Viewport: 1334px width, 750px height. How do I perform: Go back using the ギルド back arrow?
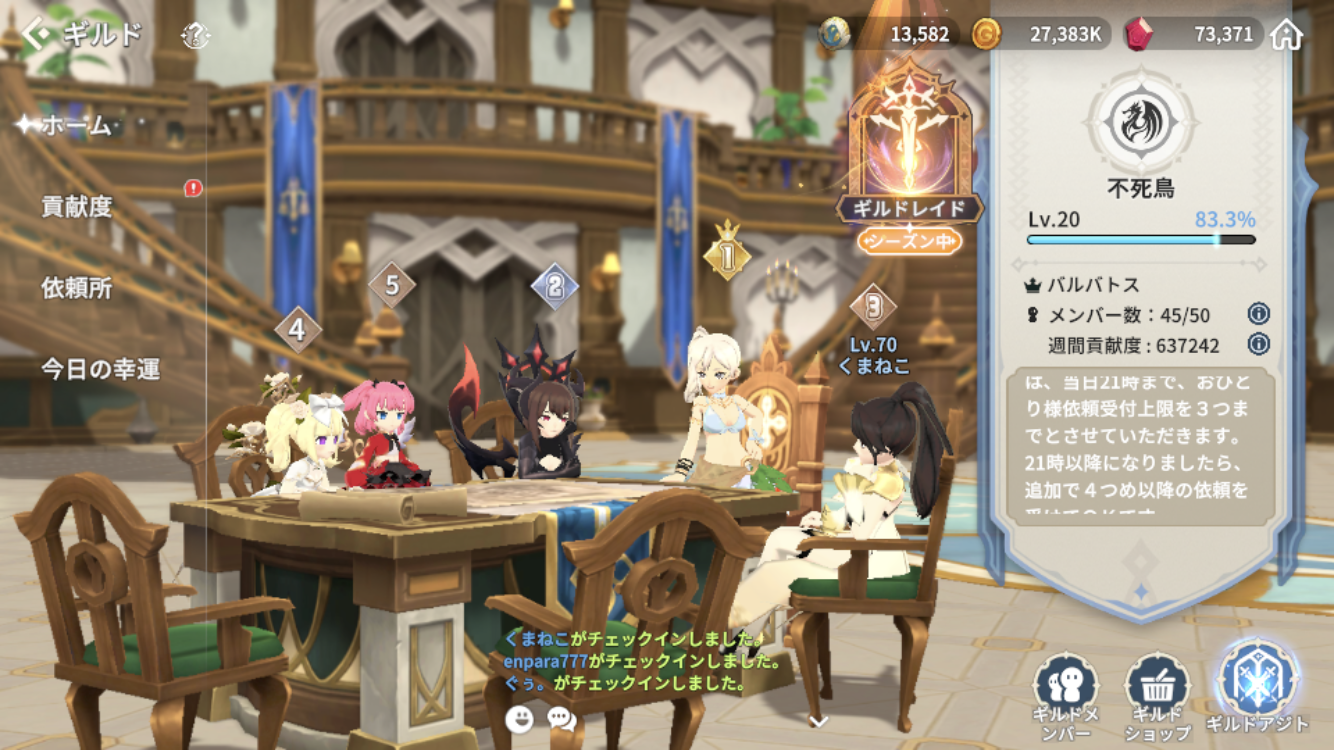point(38,36)
